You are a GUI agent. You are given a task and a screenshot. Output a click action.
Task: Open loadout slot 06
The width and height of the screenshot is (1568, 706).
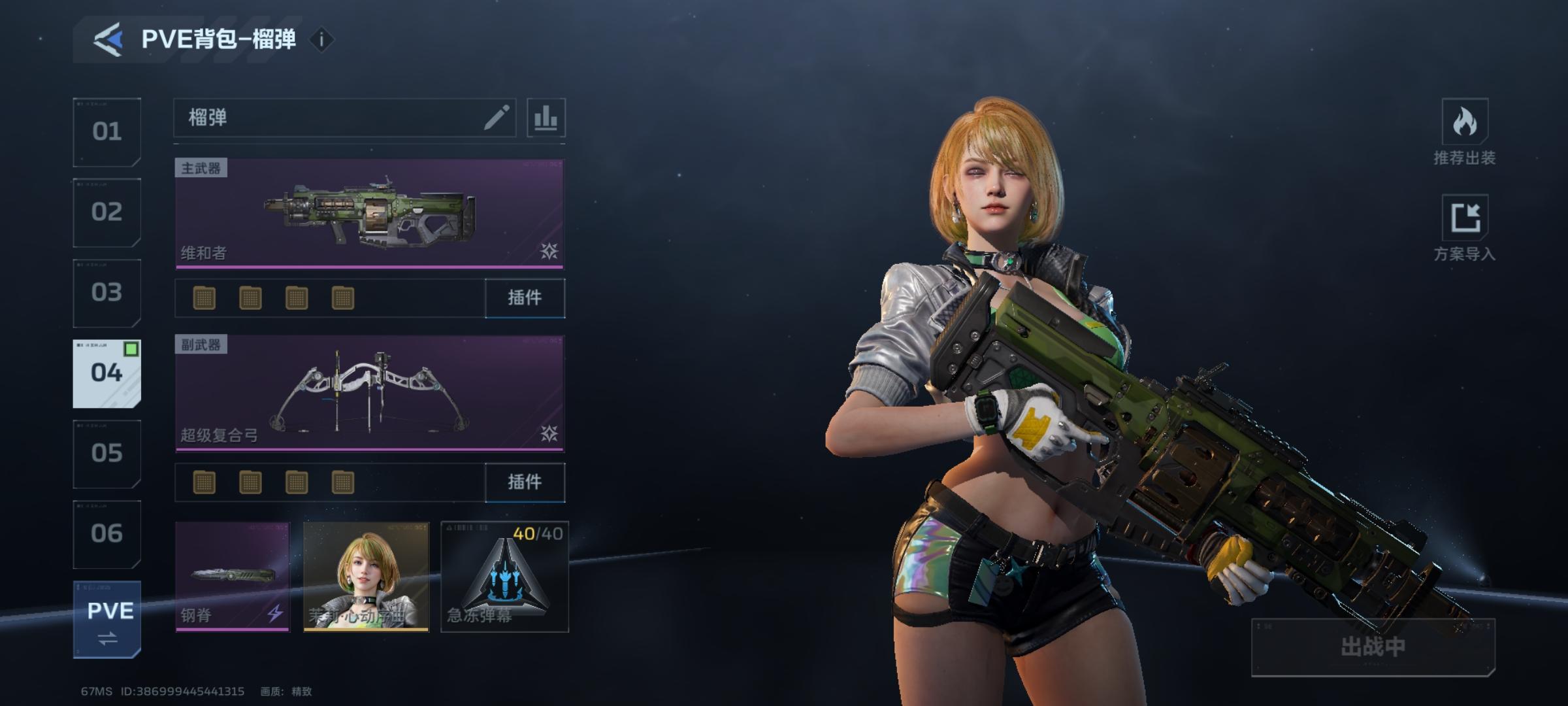tap(106, 534)
